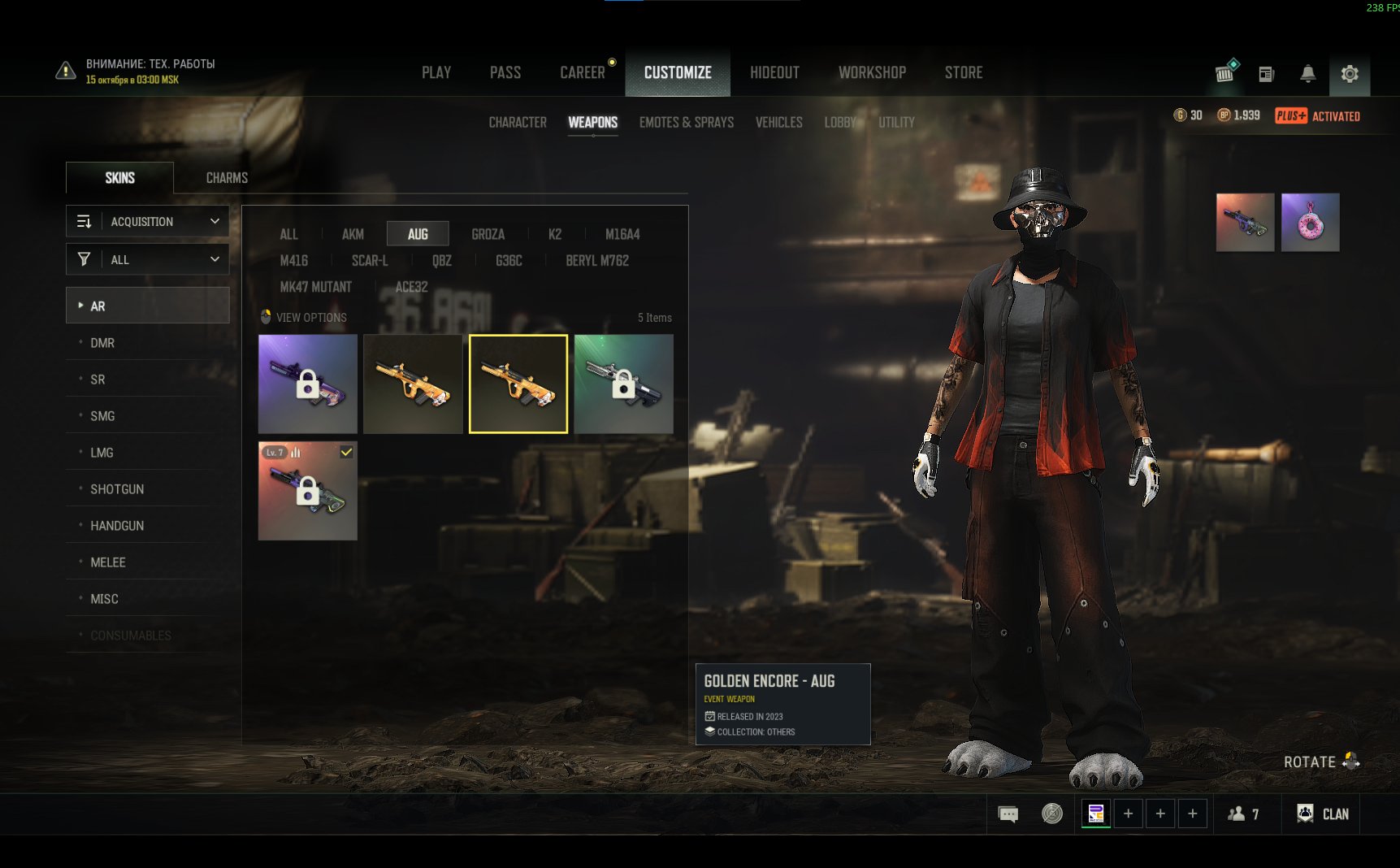Open the Acquisition sort dropdown
The image size is (1400, 868).
tap(147, 221)
